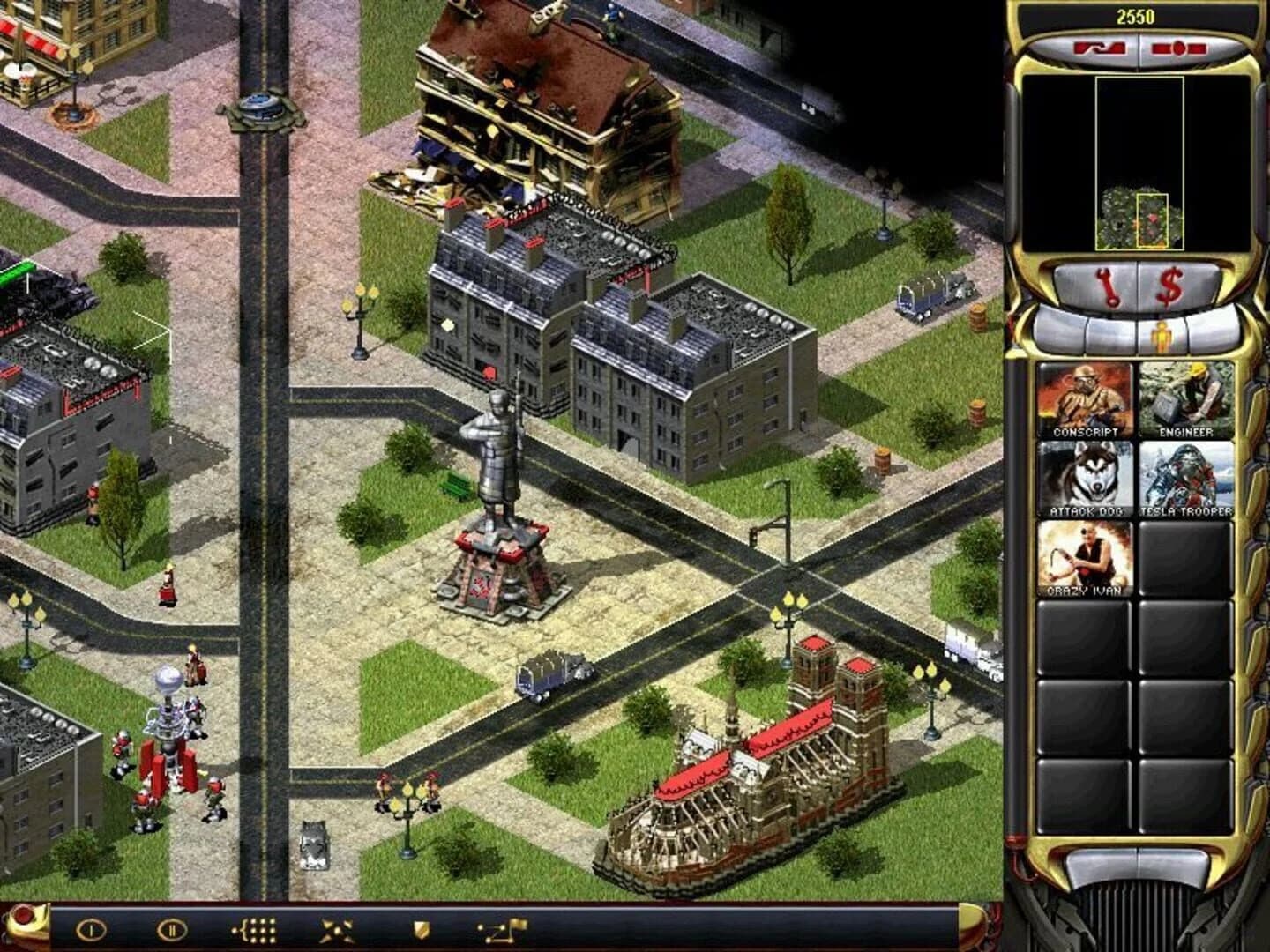Open the options button at sidebar top left
Image resolution: width=1270 pixels, height=952 pixels.
pos(1101,49)
